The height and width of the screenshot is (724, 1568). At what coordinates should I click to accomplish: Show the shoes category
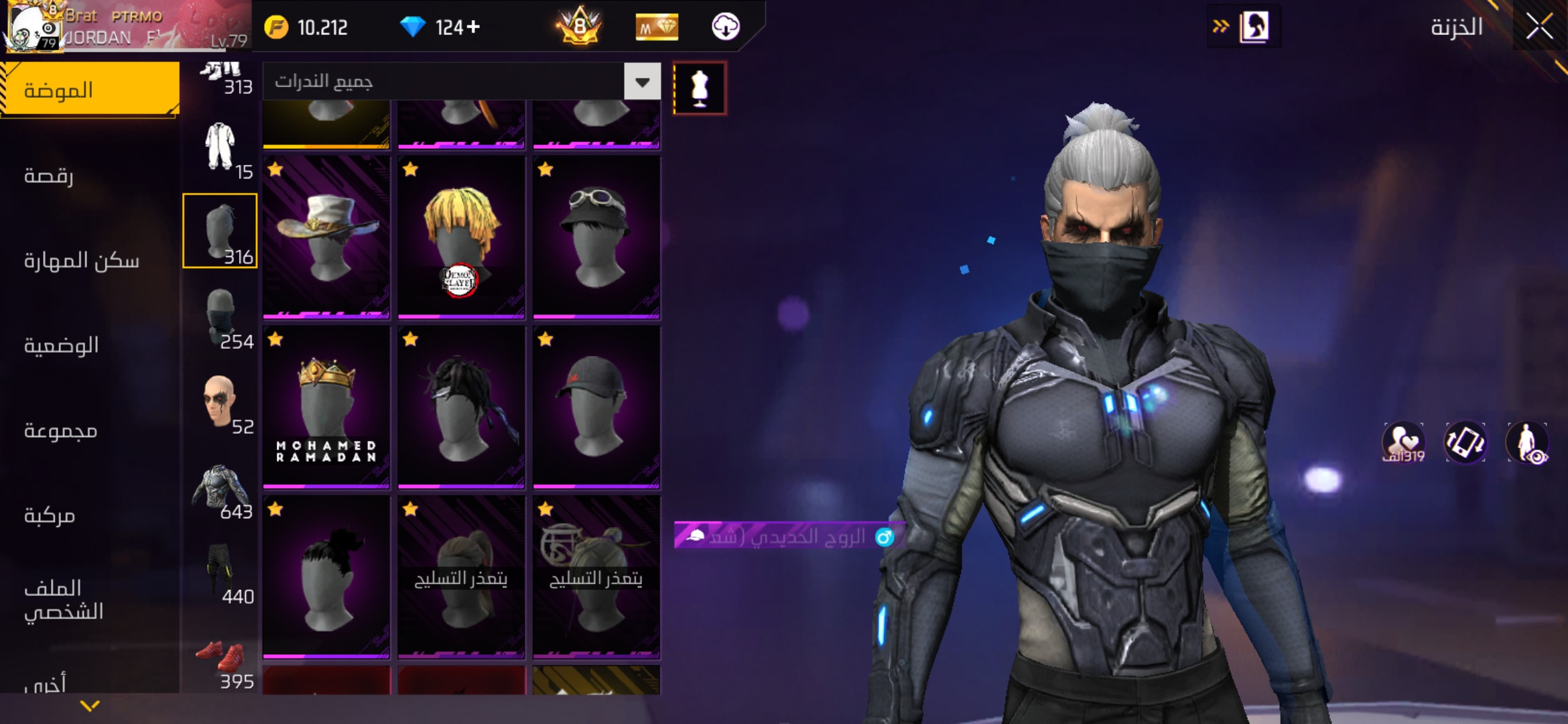[220, 664]
